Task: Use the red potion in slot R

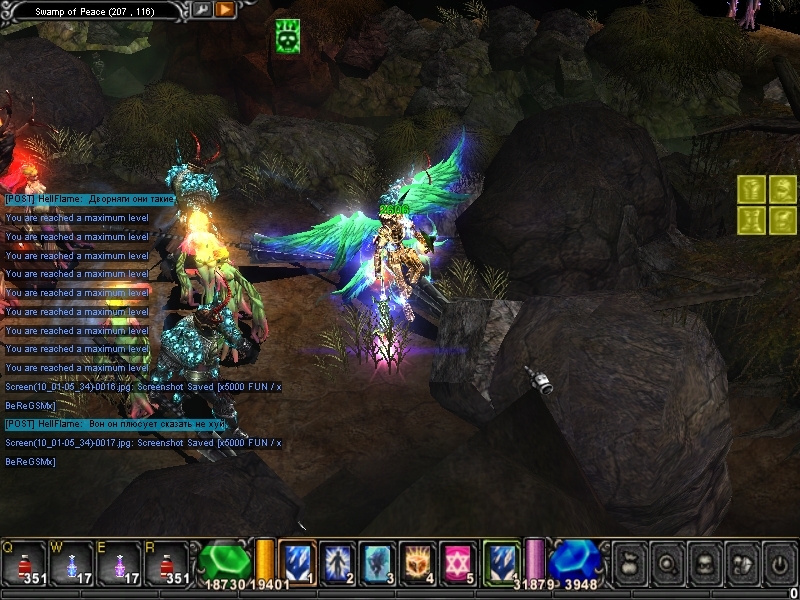Action: (167, 563)
